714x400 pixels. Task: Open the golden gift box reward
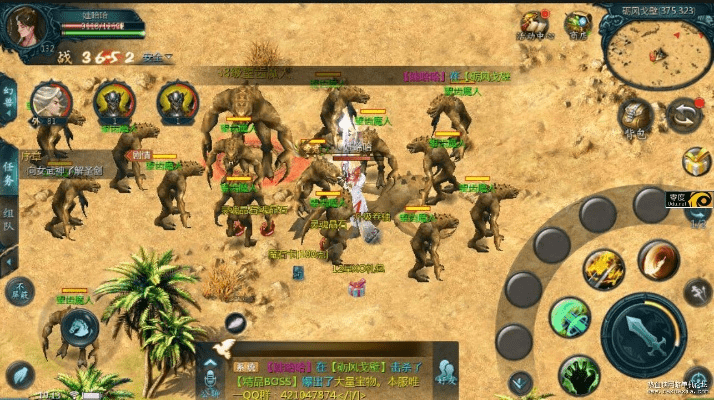pyautogui.click(x=695, y=160)
